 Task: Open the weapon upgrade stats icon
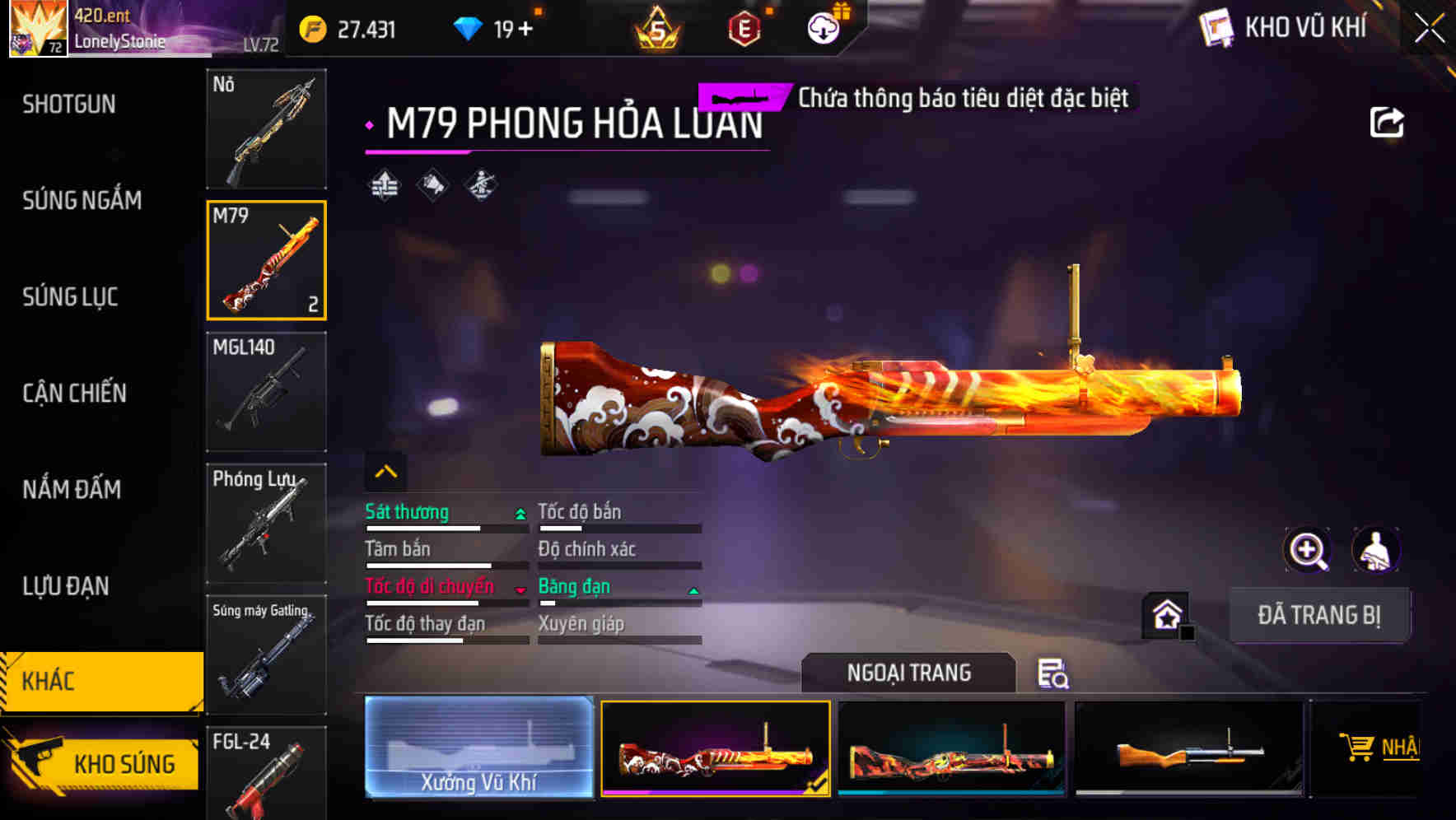pos(383,183)
